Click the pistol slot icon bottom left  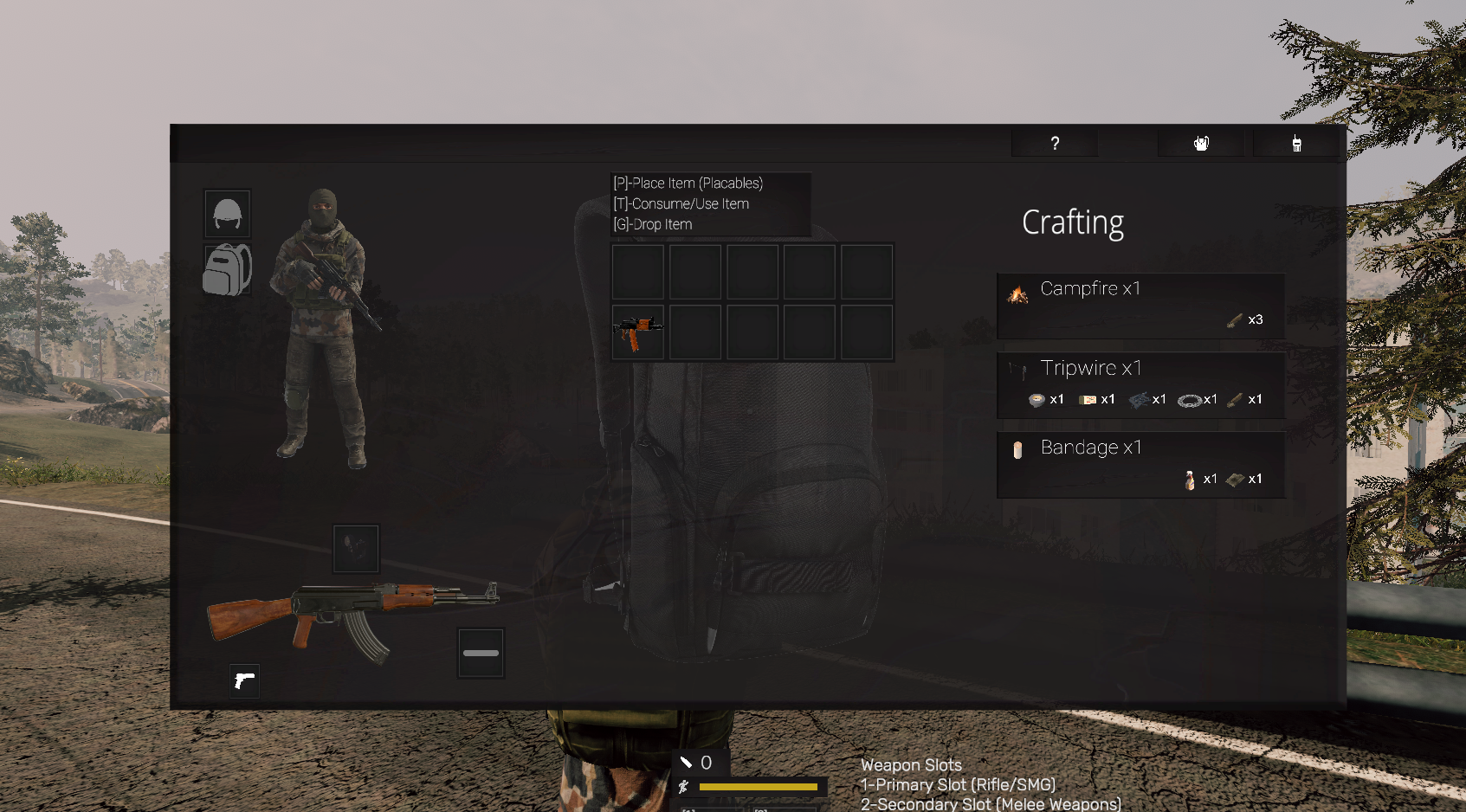point(245,681)
